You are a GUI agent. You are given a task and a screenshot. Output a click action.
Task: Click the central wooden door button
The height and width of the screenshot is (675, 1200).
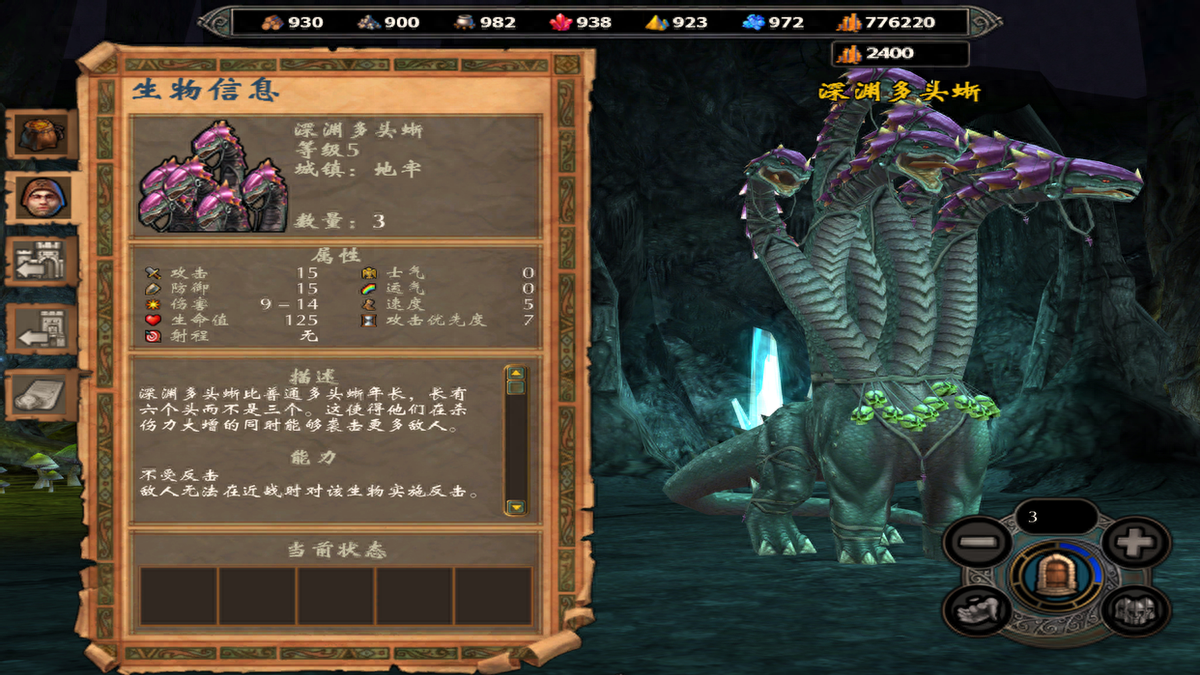click(x=1054, y=576)
